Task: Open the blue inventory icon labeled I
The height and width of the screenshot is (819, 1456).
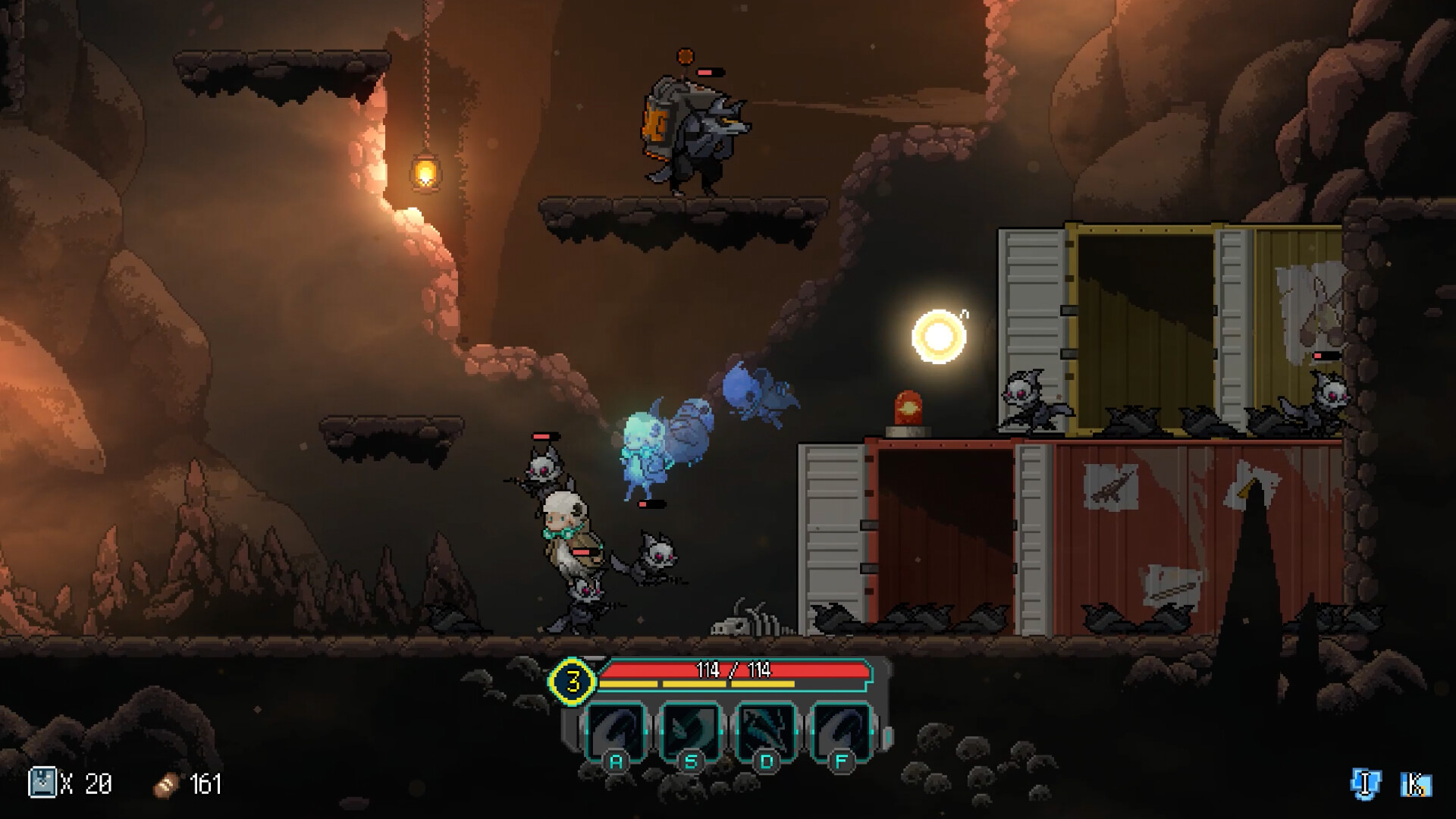Action: tap(1366, 783)
